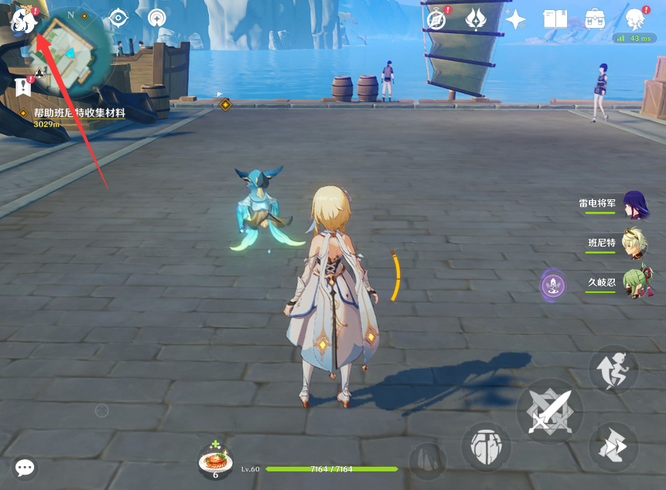Screen dimensions: 666x490
Task: Select the 帮助班尼特收集材料 quest tracker
Action: (80, 114)
